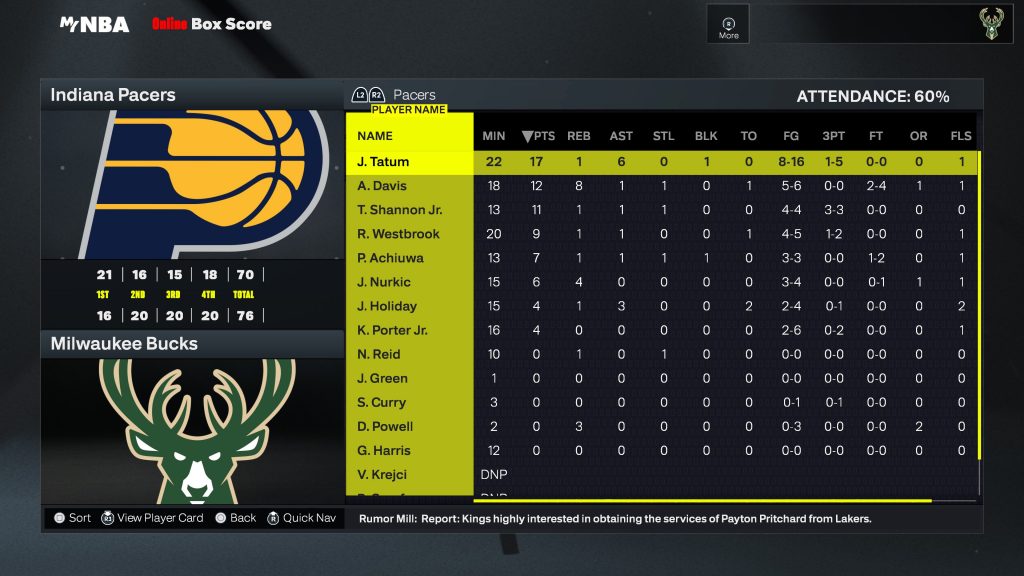This screenshot has width=1024, height=576.
Task: Select K. Porter Jr. row
Action: tap(392, 330)
